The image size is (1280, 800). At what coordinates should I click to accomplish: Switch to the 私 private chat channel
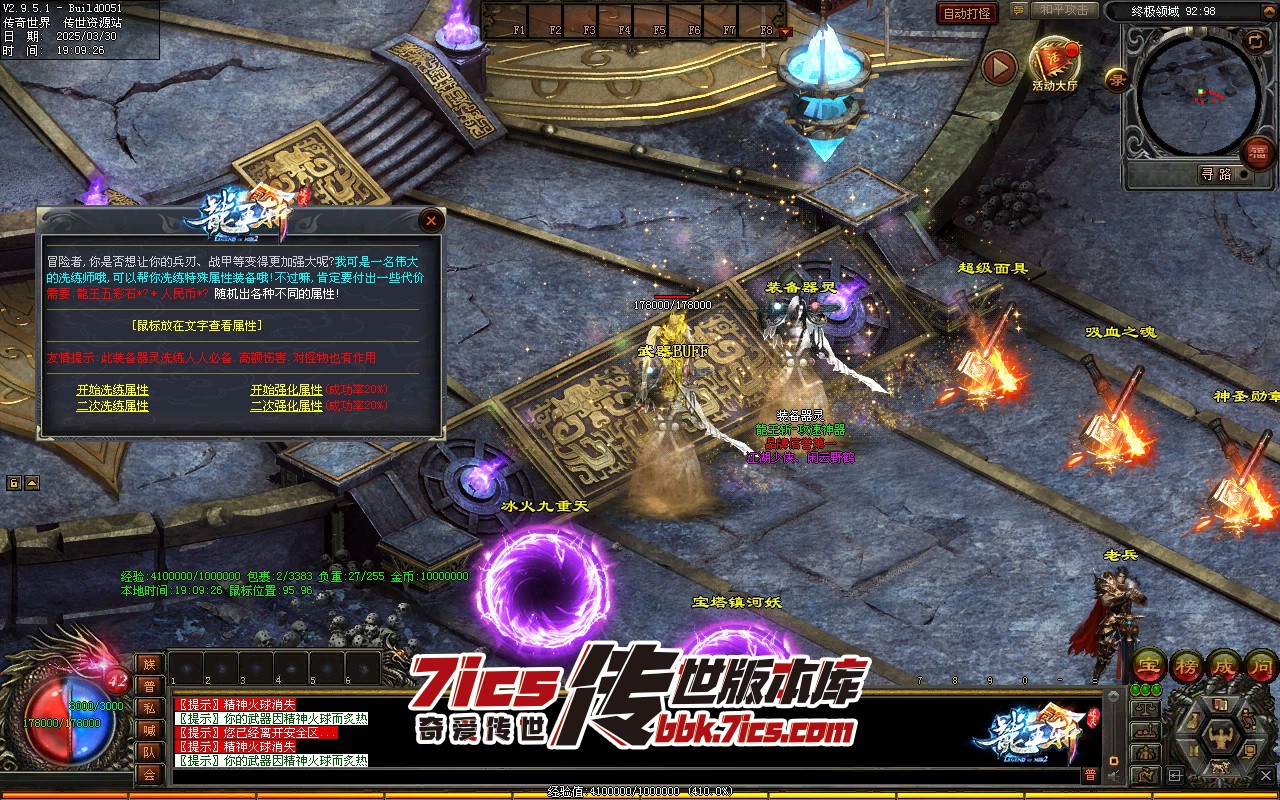pyautogui.click(x=149, y=708)
